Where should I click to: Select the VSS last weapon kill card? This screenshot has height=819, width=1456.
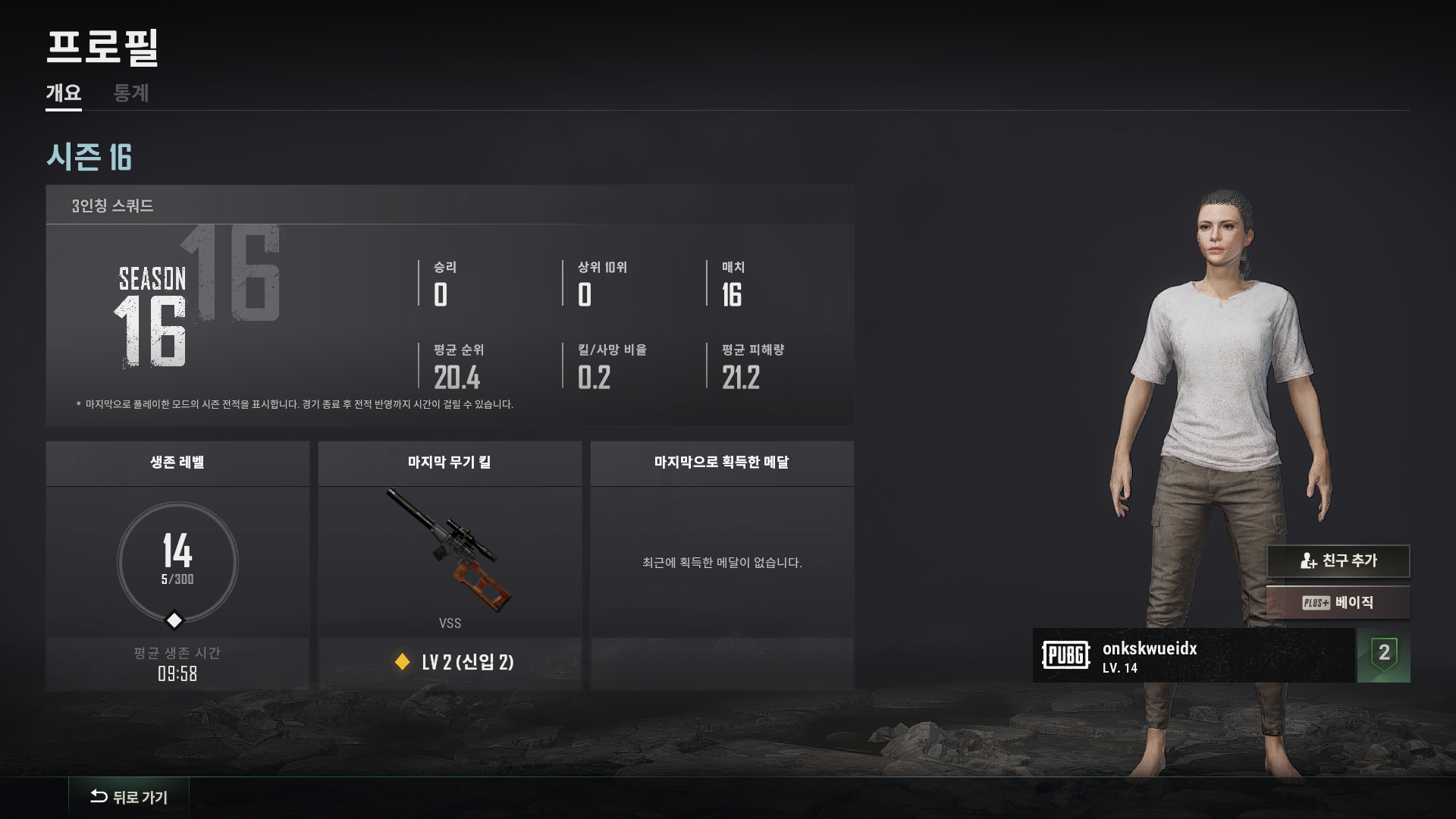pyautogui.click(x=450, y=565)
